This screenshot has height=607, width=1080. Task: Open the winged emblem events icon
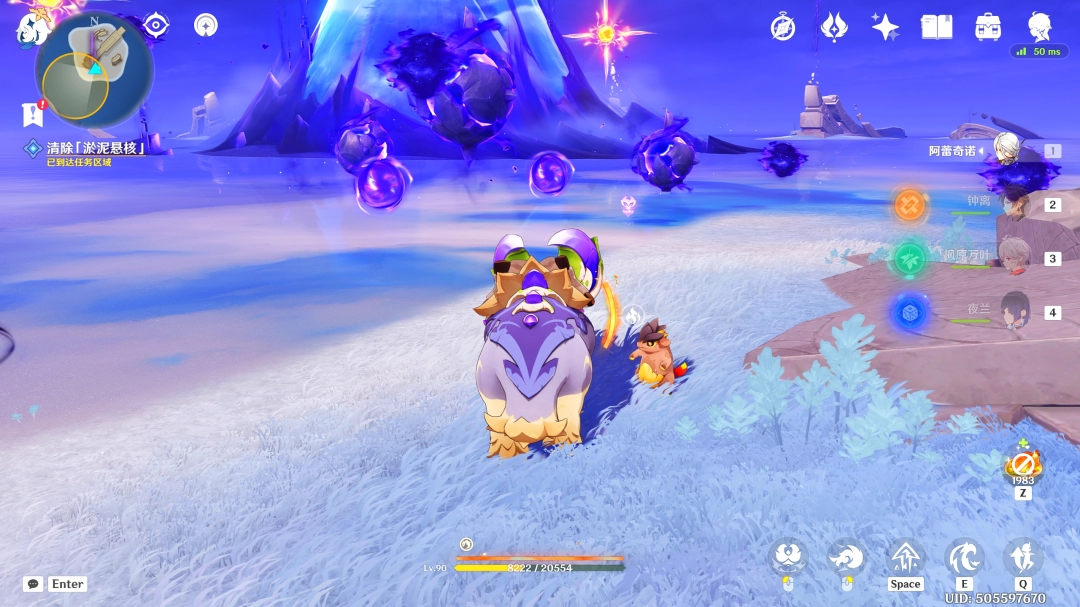click(834, 27)
